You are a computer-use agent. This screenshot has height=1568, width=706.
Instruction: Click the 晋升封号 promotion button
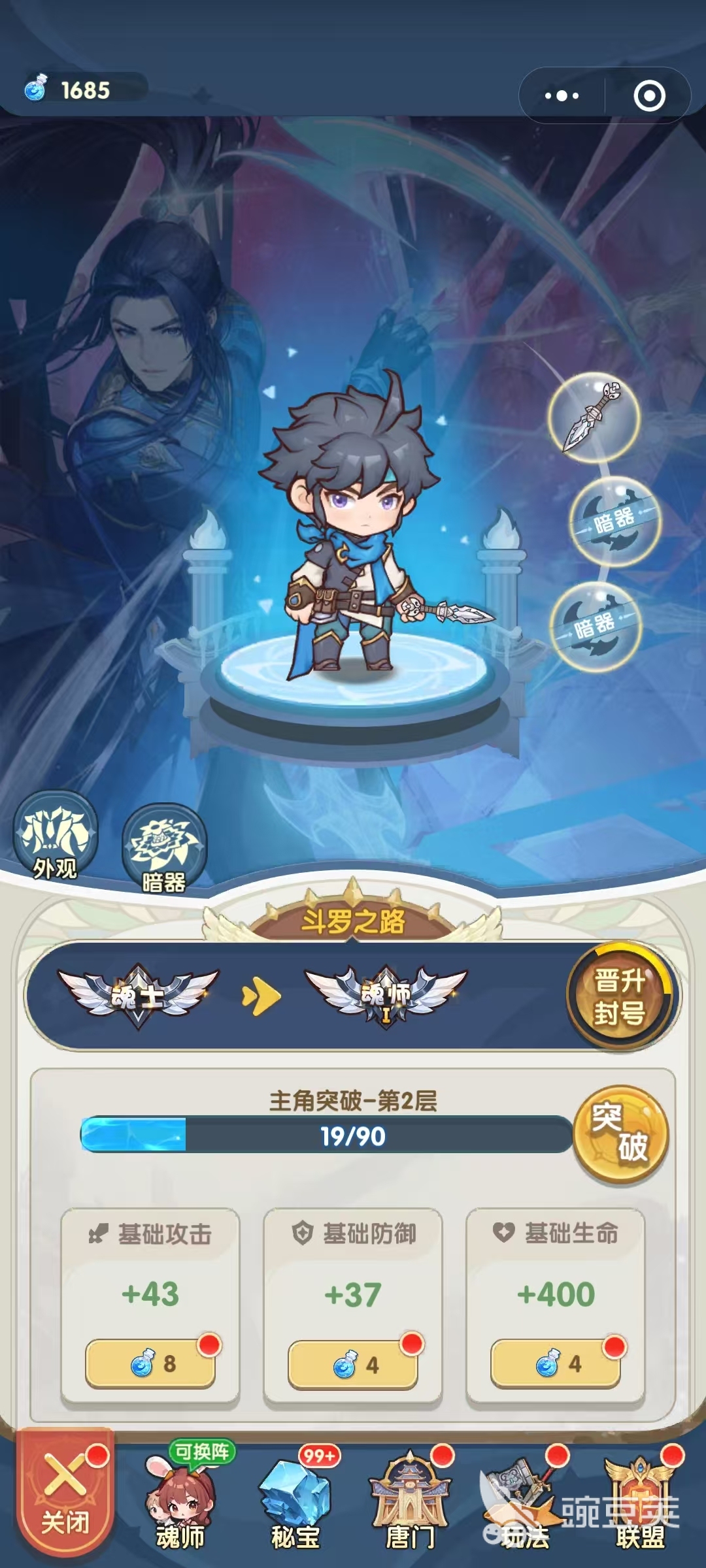pos(620,996)
